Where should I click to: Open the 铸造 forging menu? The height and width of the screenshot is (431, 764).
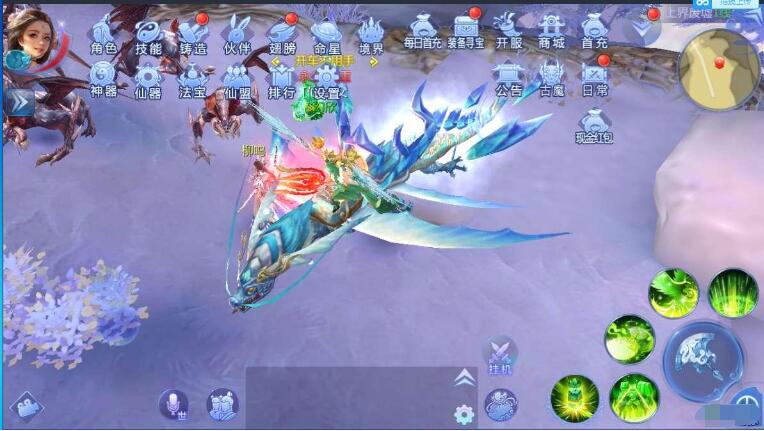click(x=193, y=34)
